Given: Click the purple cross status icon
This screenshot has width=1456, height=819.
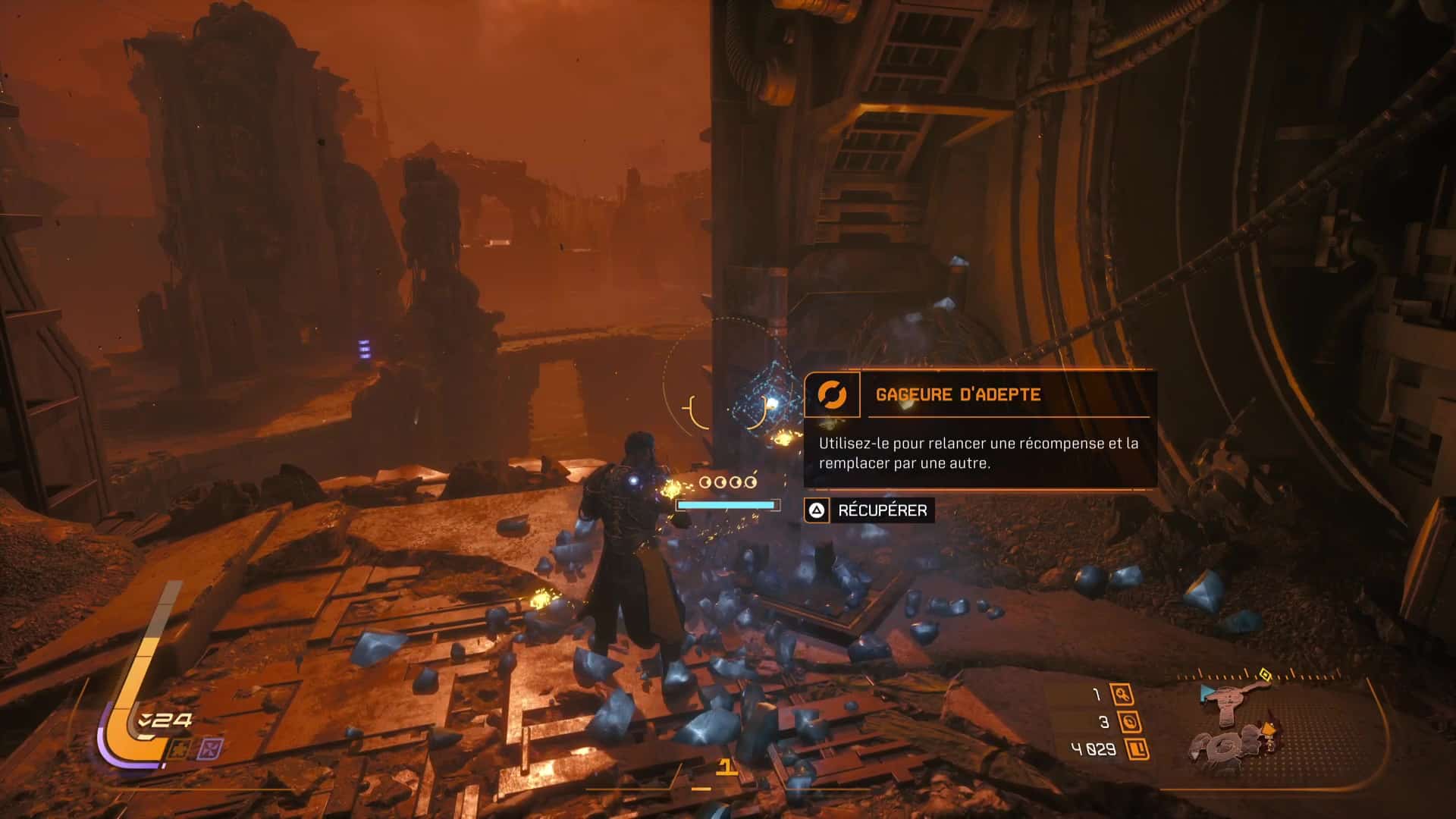Looking at the screenshot, I should pyautogui.click(x=209, y=750).
